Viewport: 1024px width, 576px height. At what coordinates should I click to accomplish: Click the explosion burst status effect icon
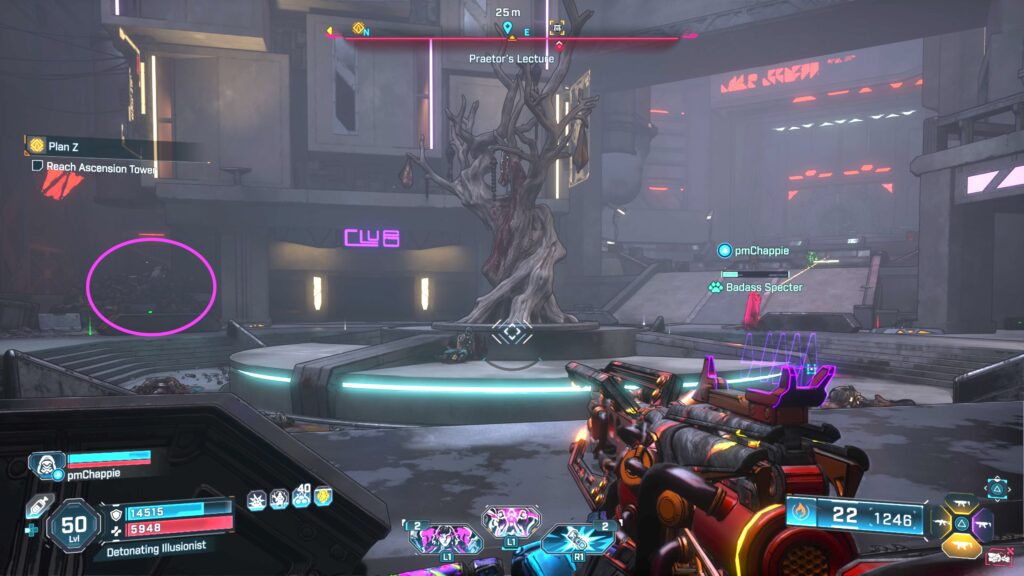pyautogui.click(x=256, y=498)
